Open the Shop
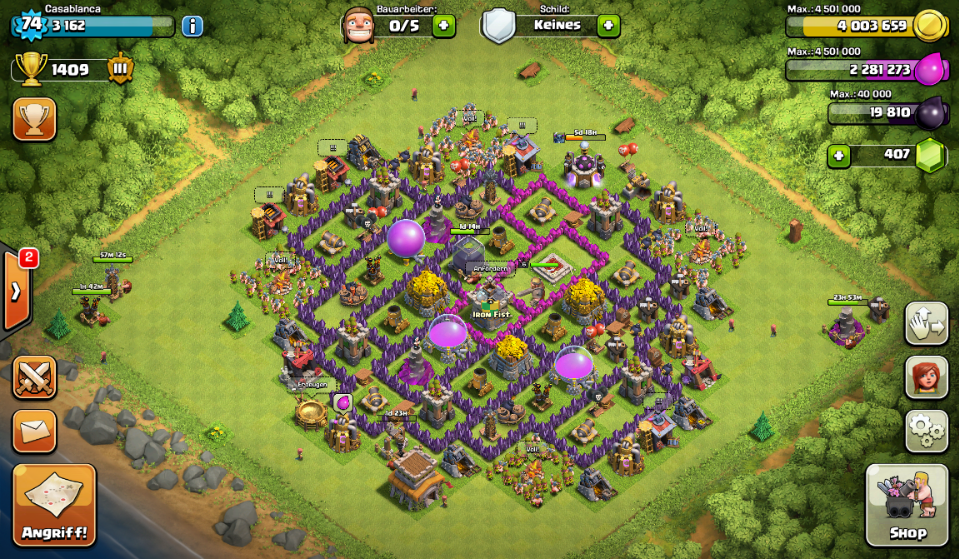Image resolution: width=959 pixels, height=559 pixels. 906,504
